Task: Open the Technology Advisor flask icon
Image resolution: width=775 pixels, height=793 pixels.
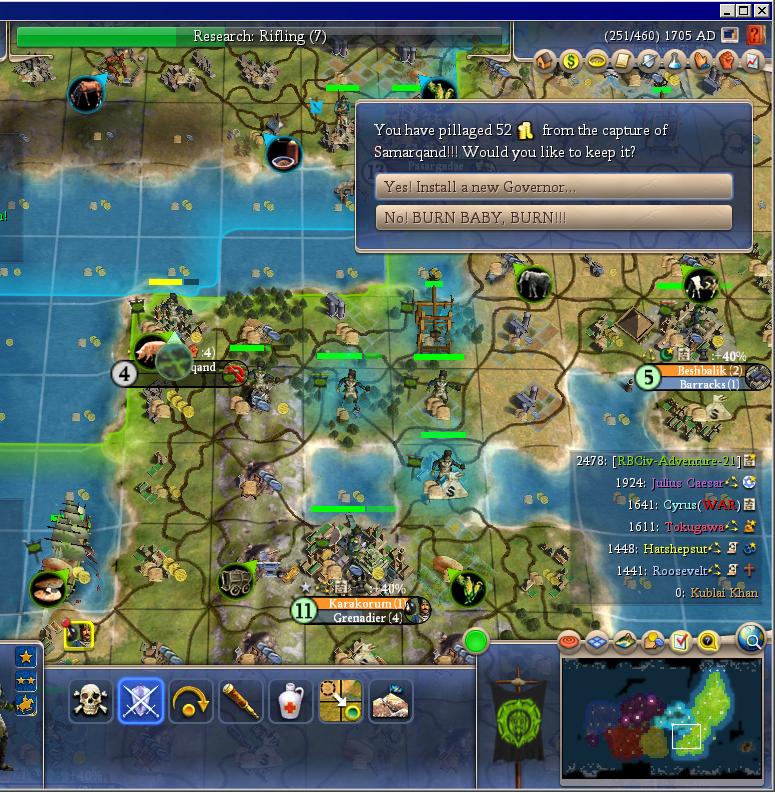Action: point(675,62)
